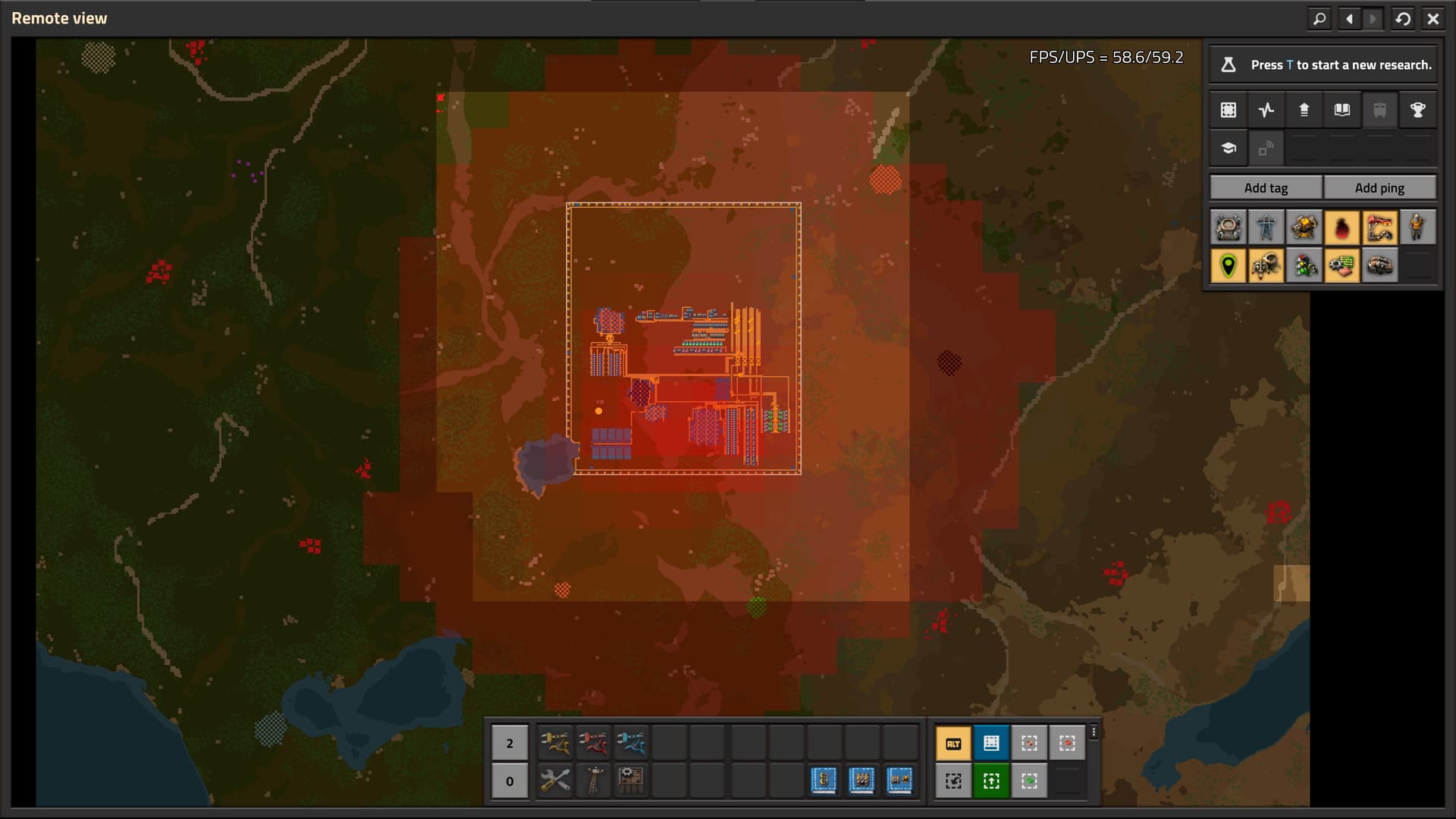
Task: Open the map search magnifying glass
Action: point(1319,19)
